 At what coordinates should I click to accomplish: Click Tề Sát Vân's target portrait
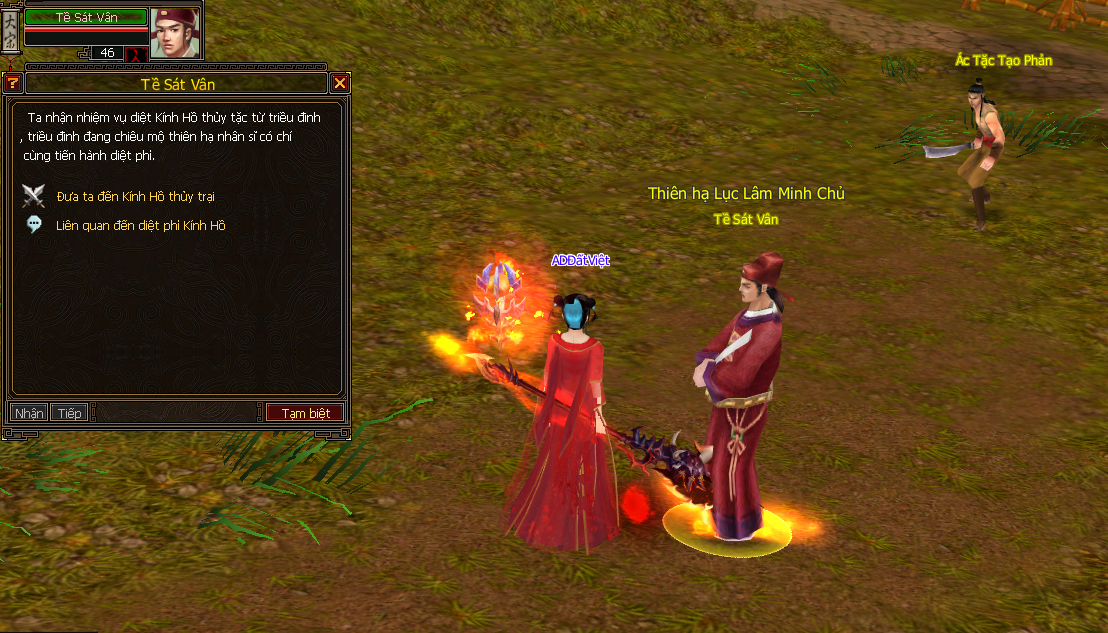pos(174,32)
